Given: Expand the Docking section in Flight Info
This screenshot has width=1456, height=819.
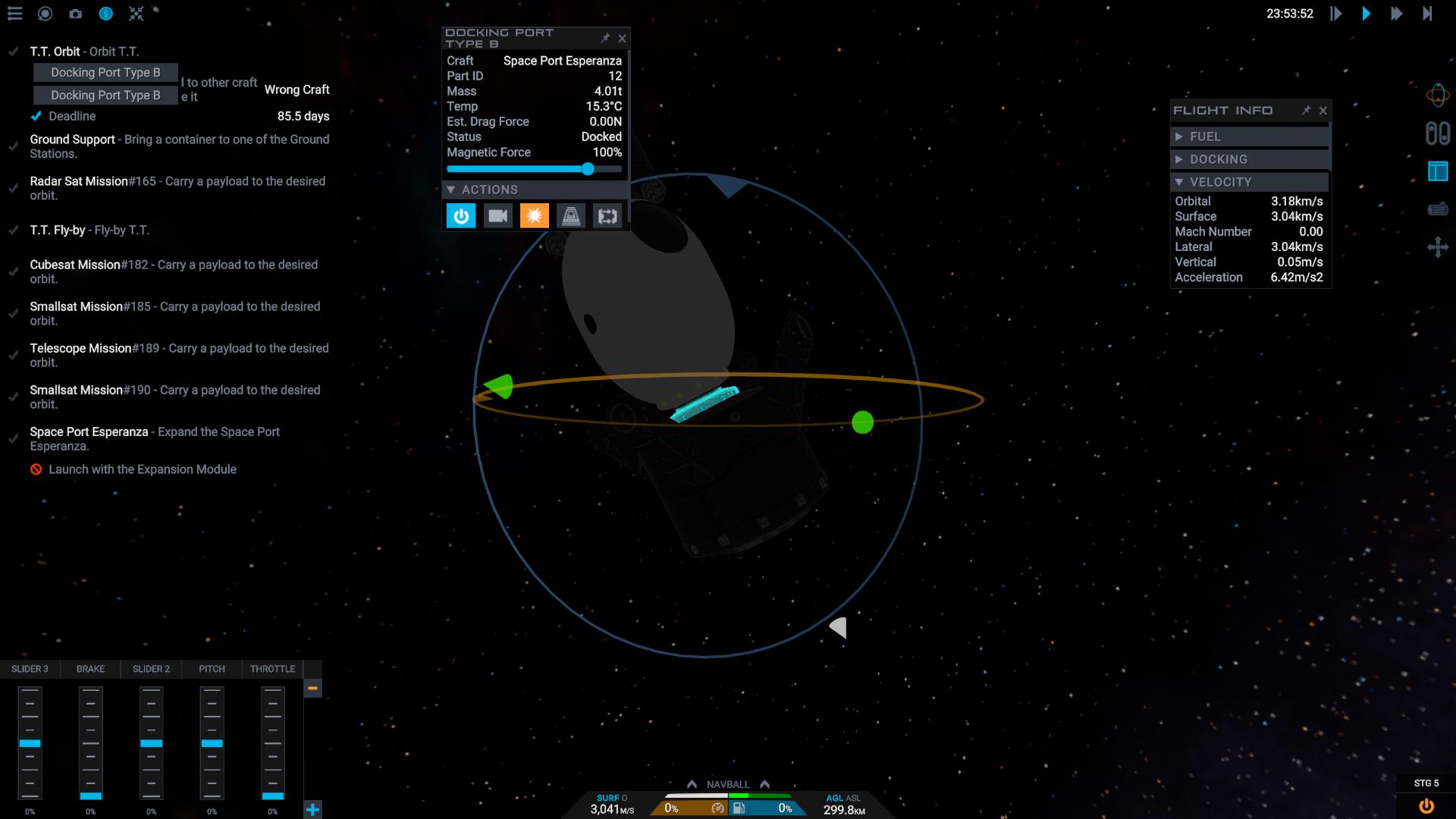Looking at the screenshot, I should (1179, 159).
